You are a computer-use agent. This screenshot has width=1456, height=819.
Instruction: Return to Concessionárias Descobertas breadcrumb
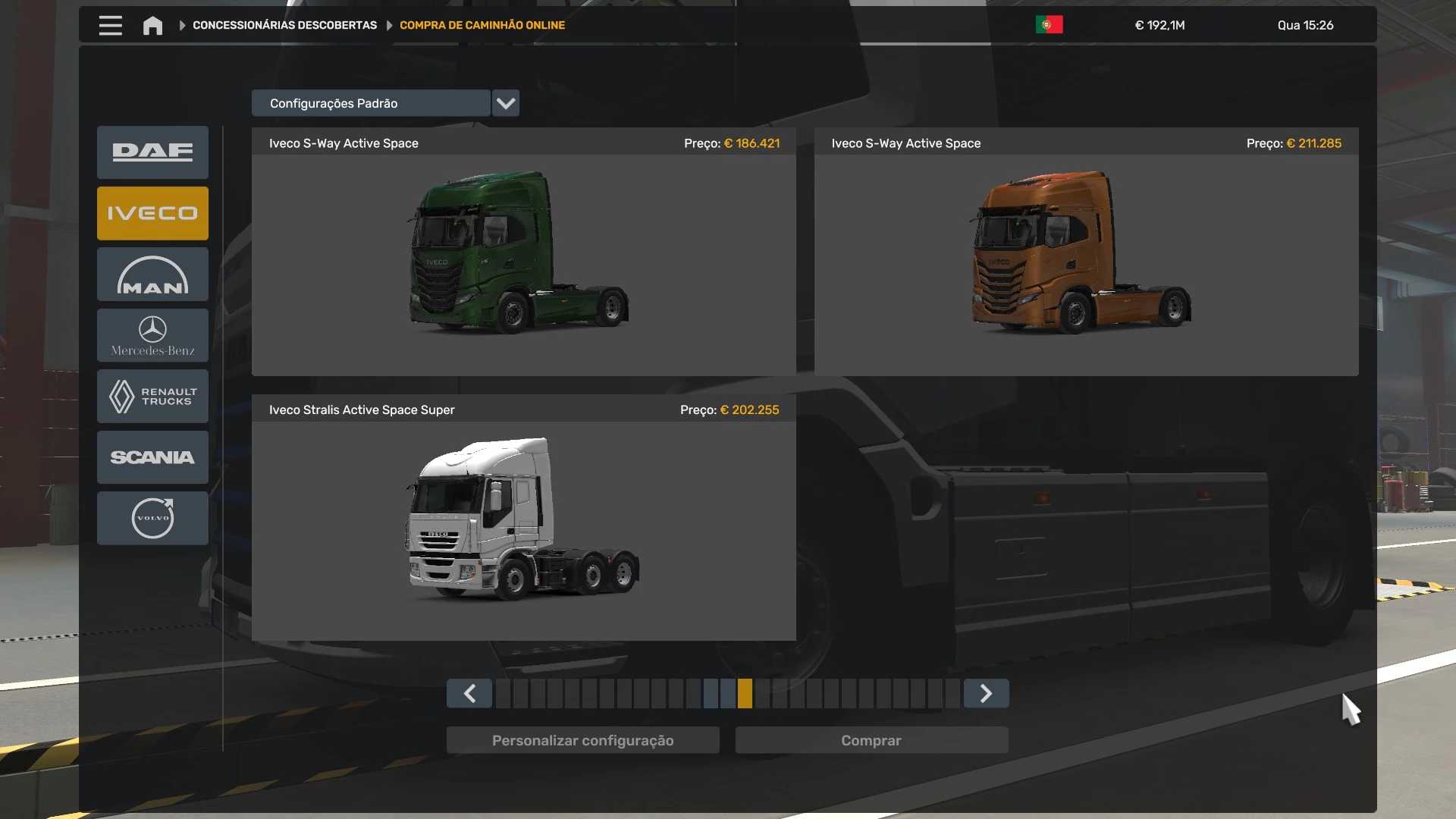tap(284, 25)
